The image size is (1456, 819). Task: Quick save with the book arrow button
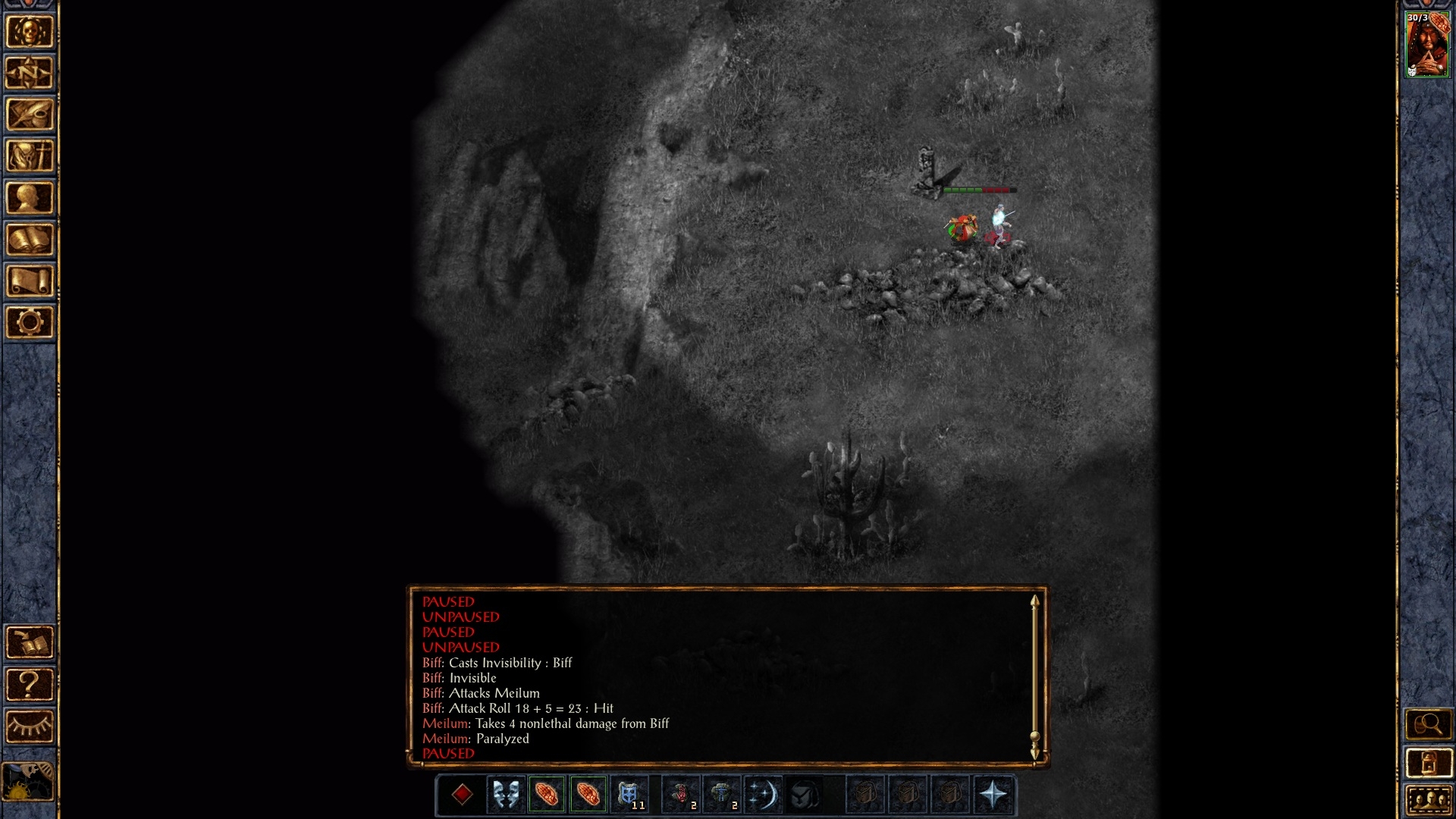coord(30,643)
